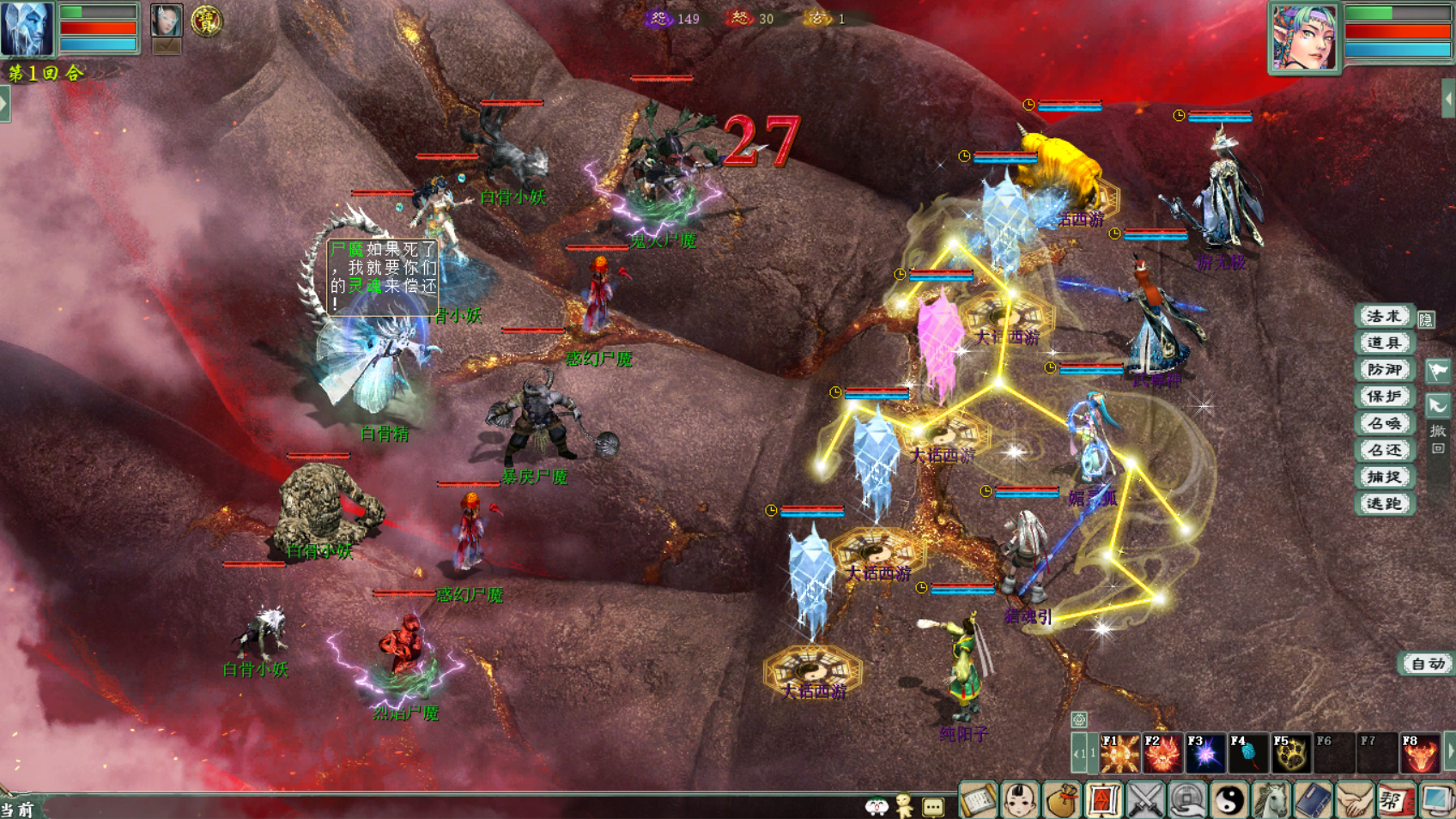Screen dimensions: 1456x819
Task: Toggle 自动 auto-battle
Action: [x=1427, y=664]
